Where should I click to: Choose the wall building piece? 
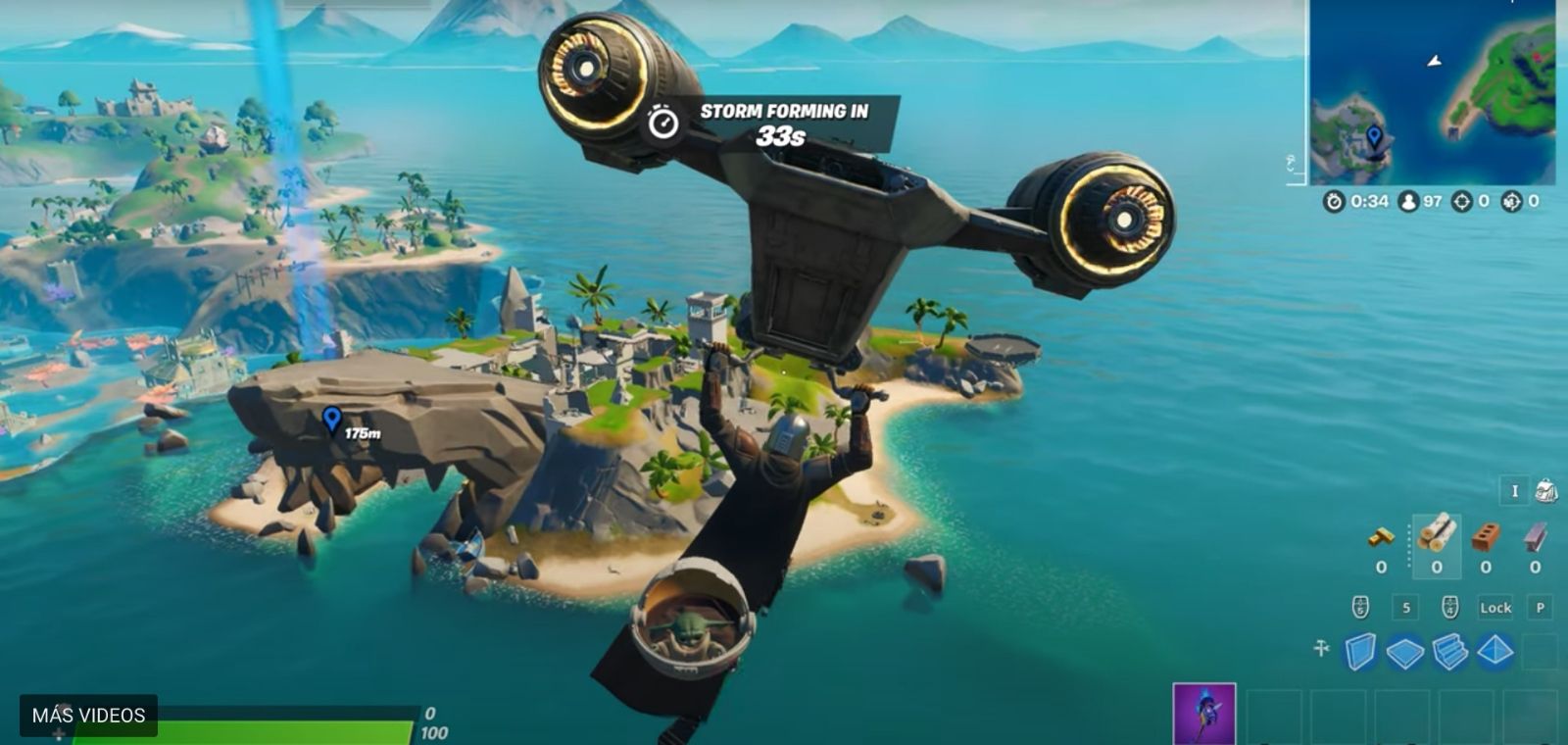pyautogui.click(x=1360, y=652)
